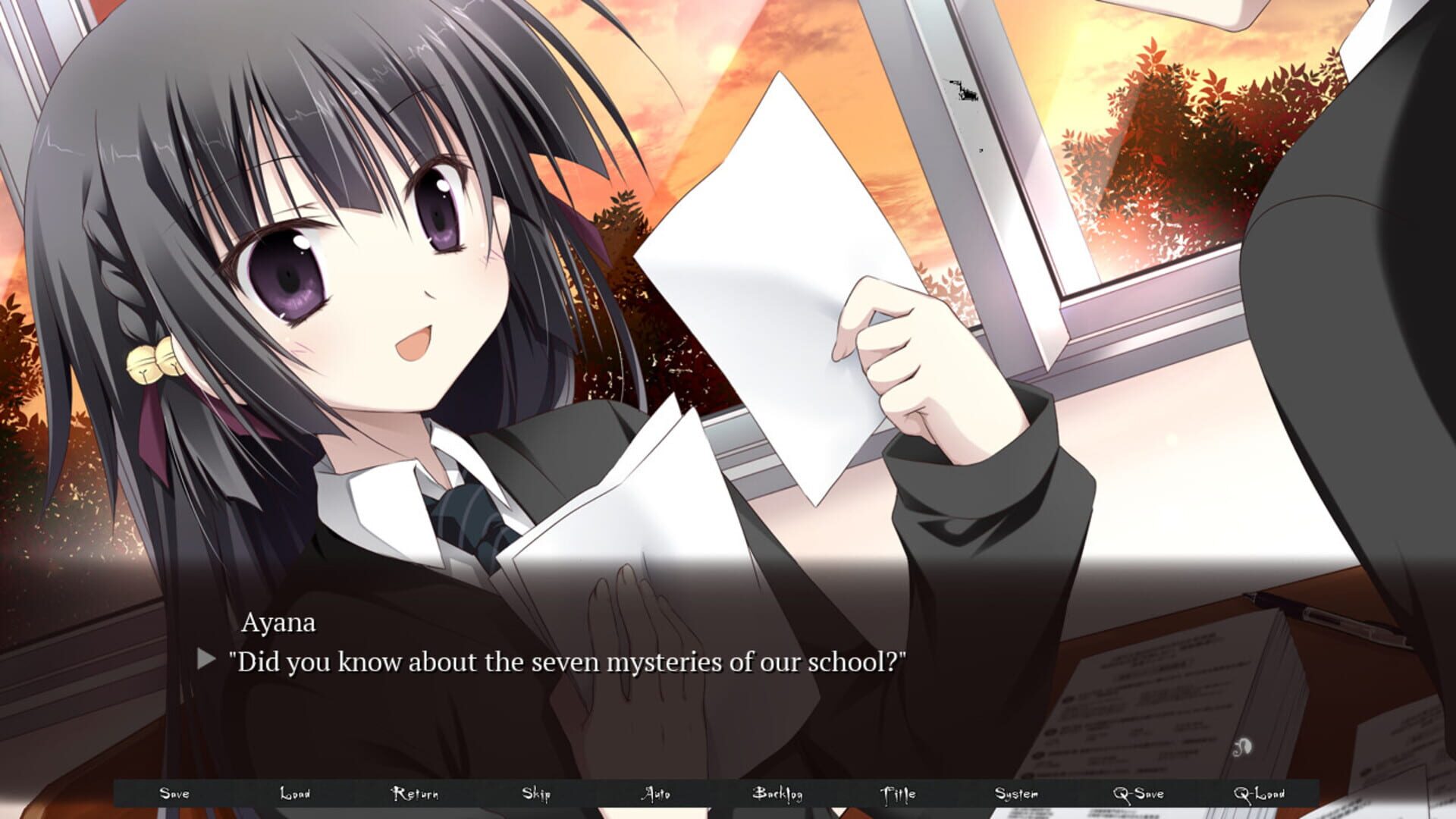The height and width of the screenshot is (819, 1456).
Task: Click the Backlog icon on the menu strip
Action: 779,795
